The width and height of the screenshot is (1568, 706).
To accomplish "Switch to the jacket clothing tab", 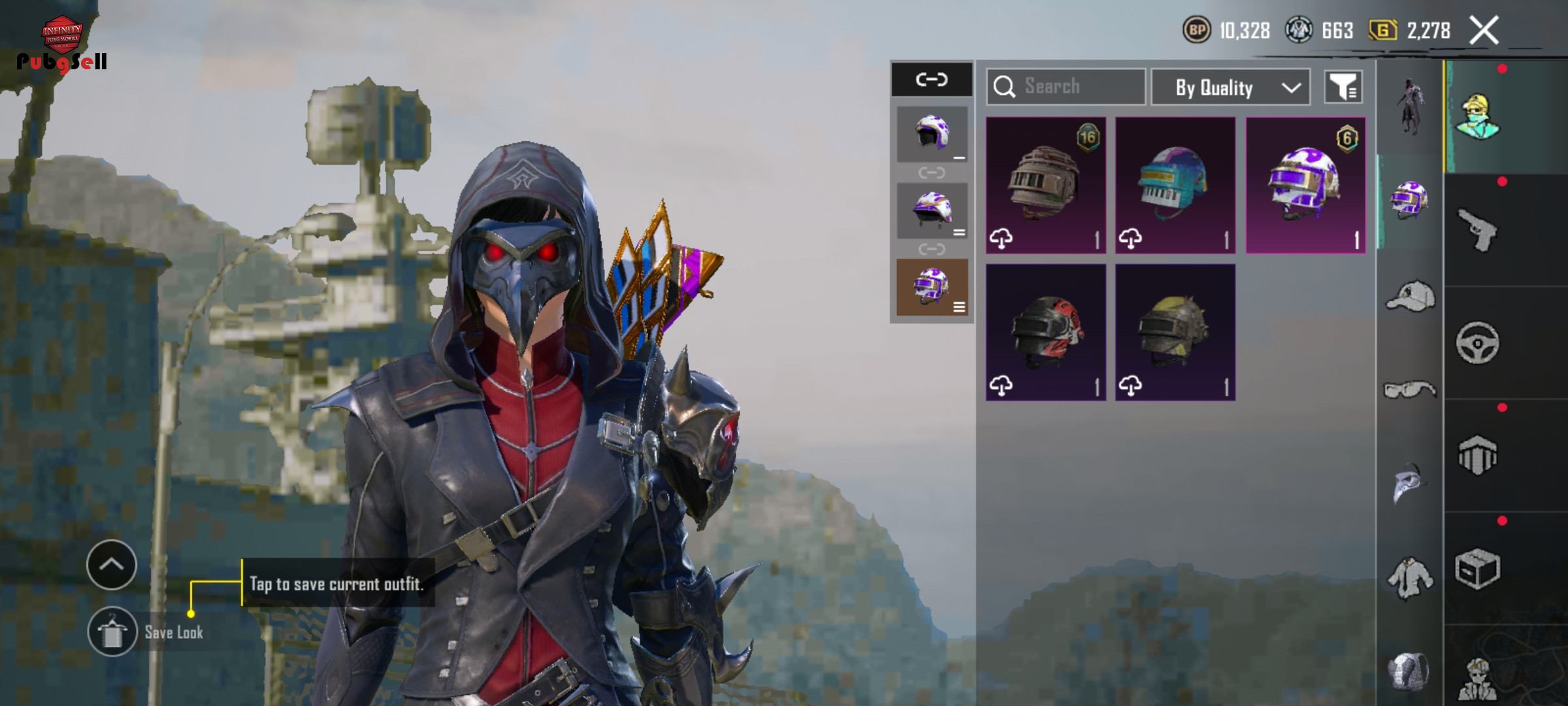I will 1410,579.
